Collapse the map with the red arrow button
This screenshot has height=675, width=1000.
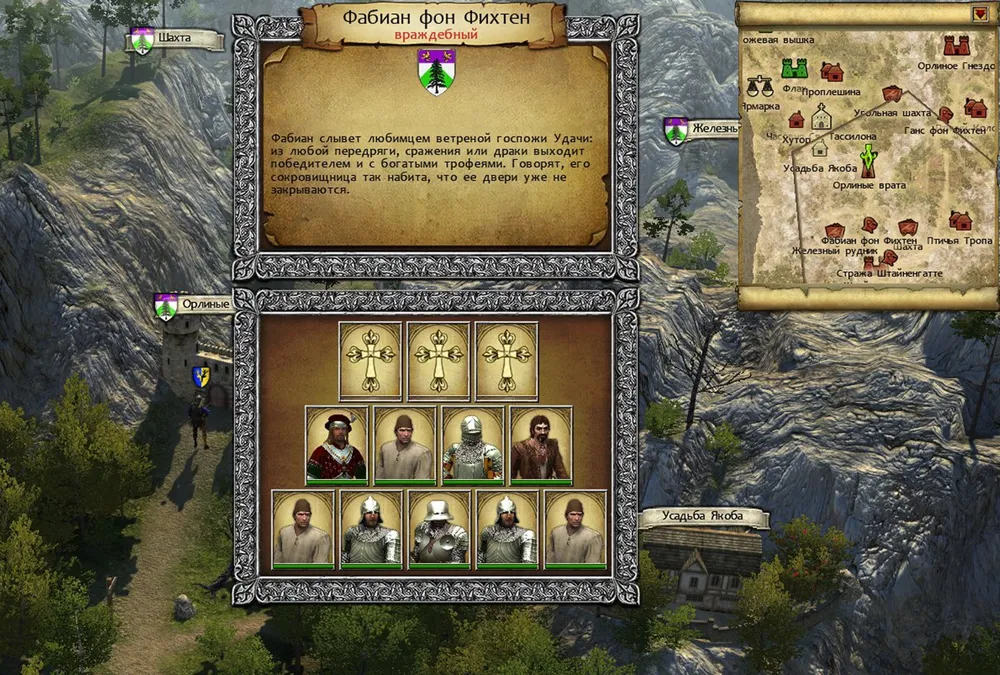point(978,14)
